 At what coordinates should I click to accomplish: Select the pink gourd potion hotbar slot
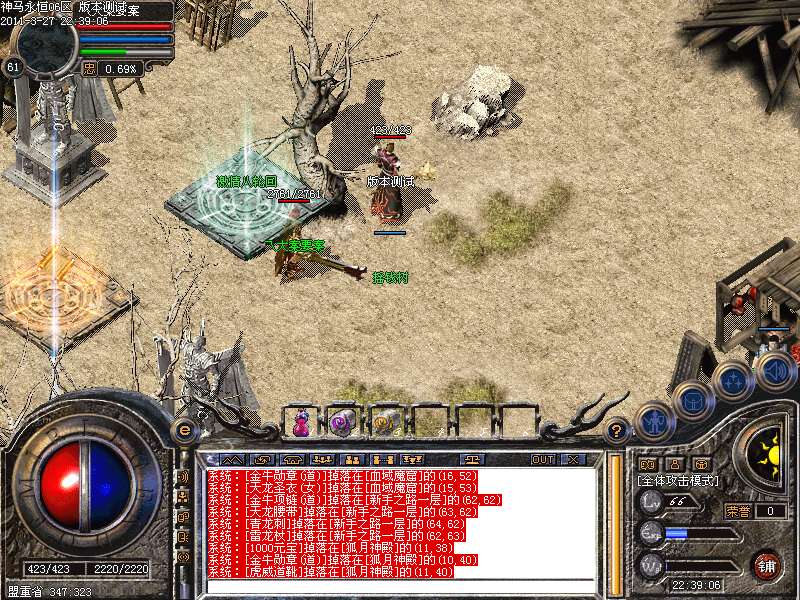point(300,422)
